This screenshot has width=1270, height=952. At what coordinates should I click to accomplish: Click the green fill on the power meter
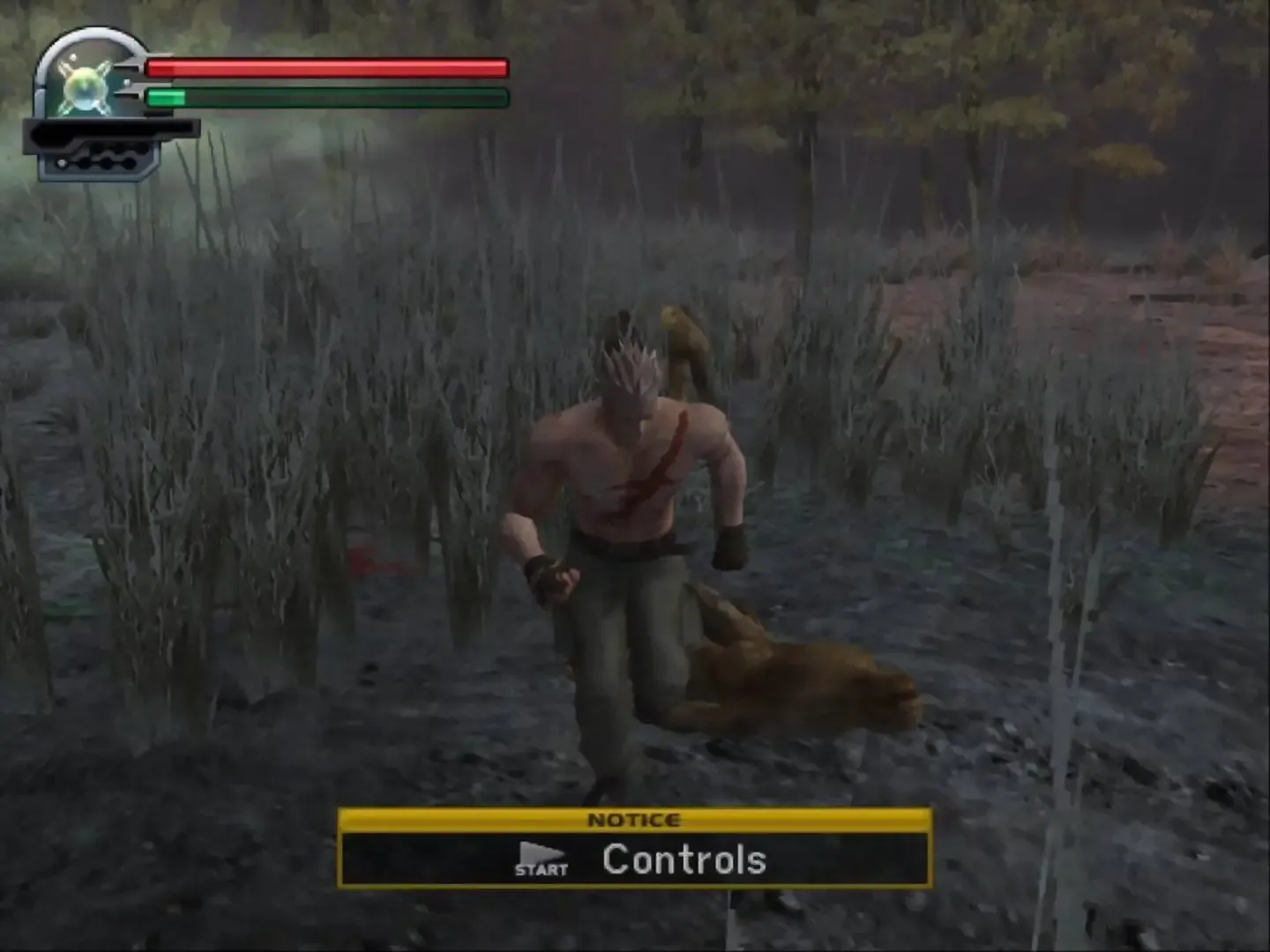[168, 96]
